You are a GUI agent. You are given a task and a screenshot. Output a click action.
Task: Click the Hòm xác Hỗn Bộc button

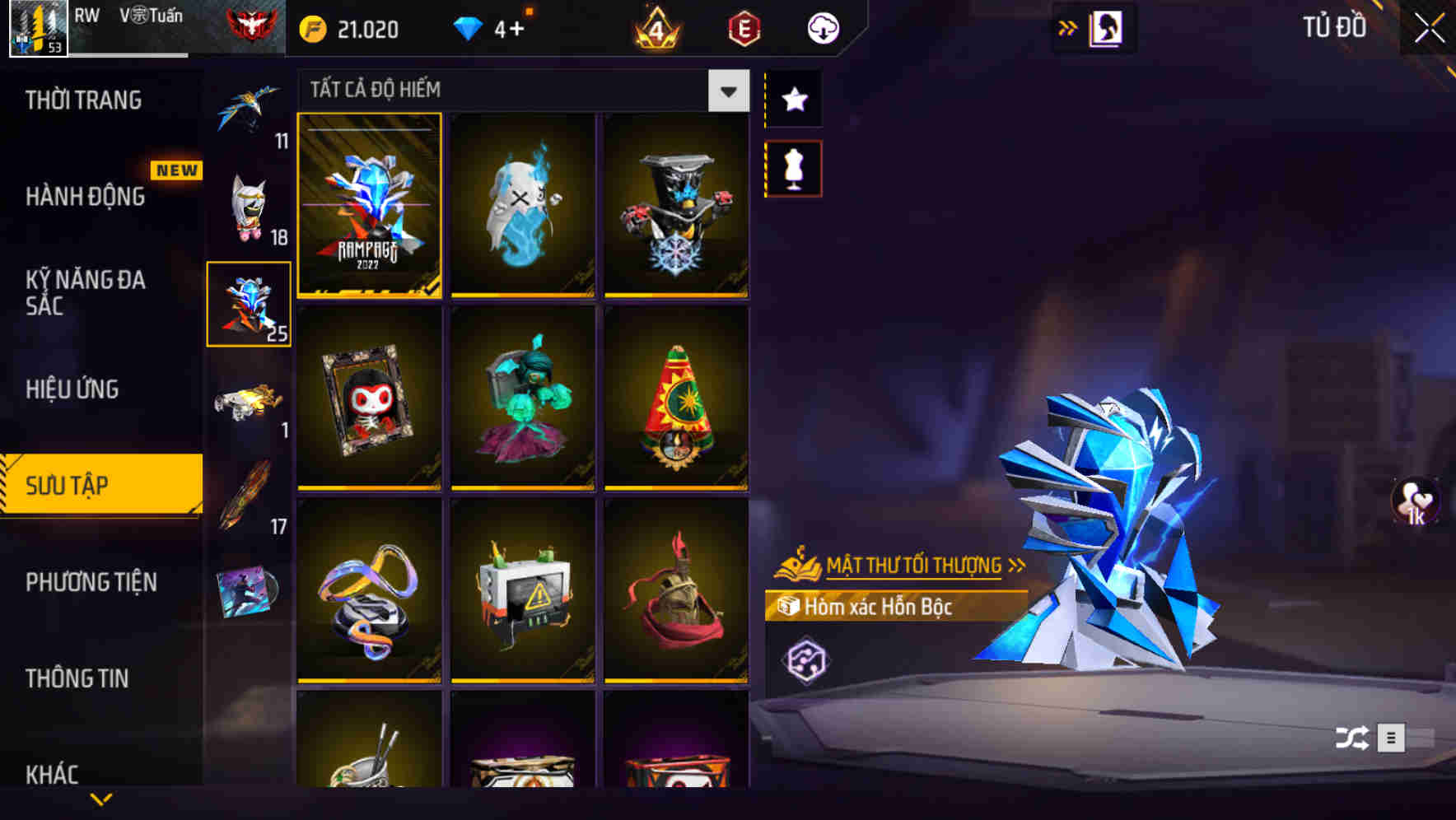[877, 608]
